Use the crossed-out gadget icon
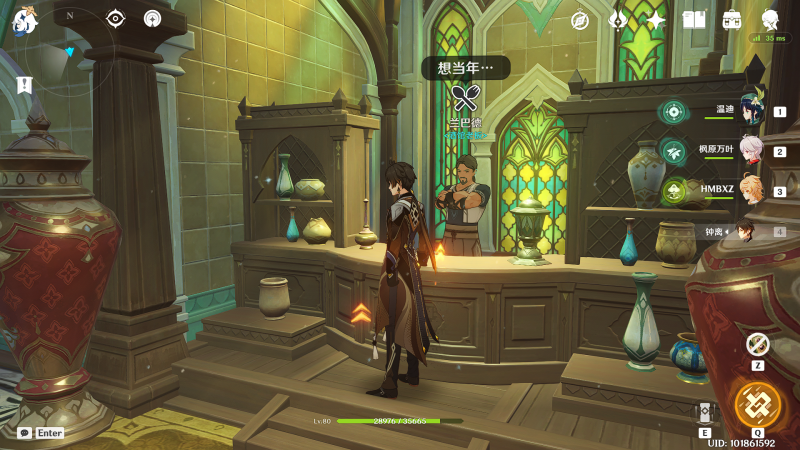The height and width of the screenshot is (450, 800). [x=757, y=343]
